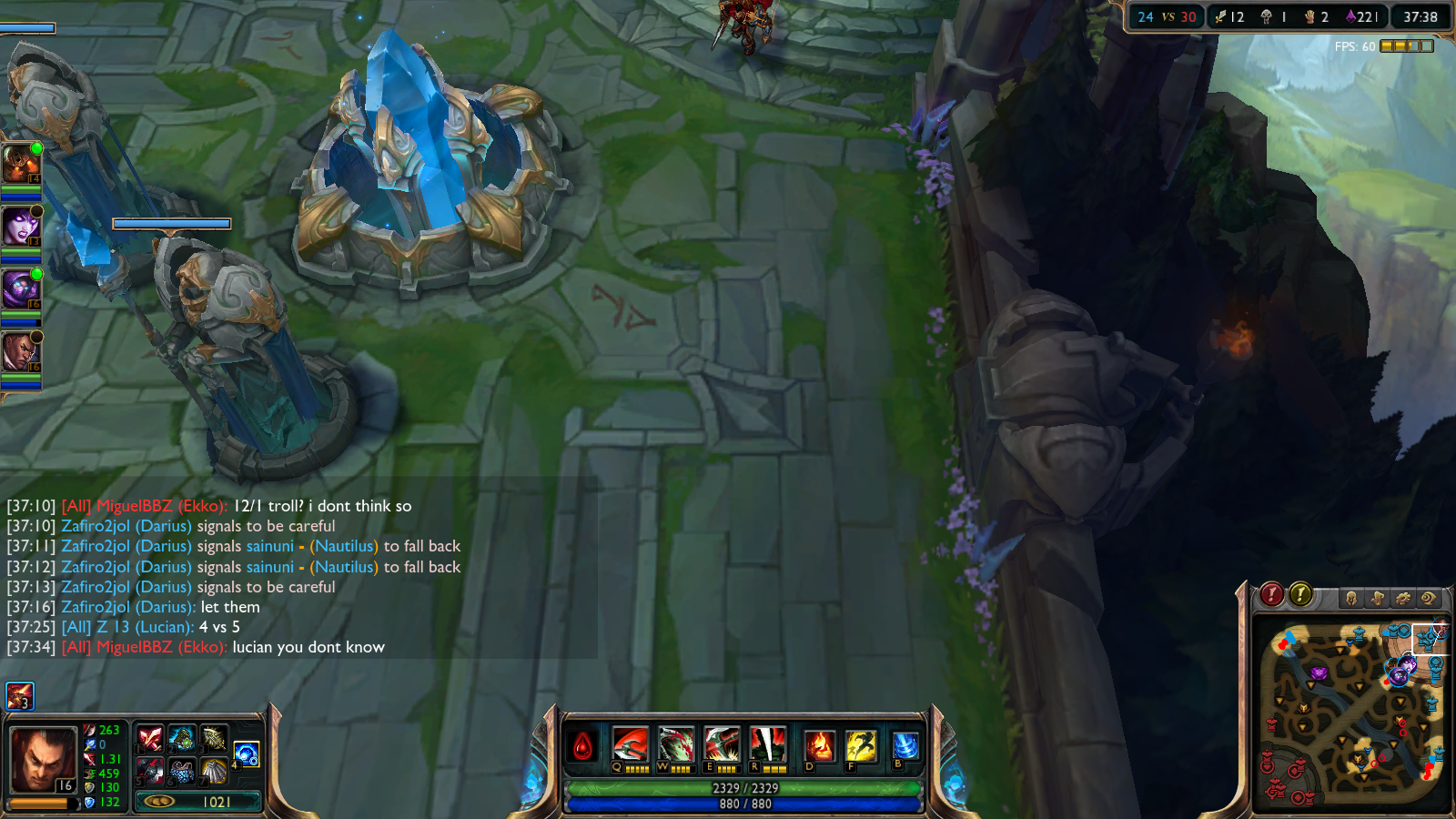Click the blue Recall button
Image resolution: width=1456 pixels, height=819 pixels.
point(905,745)
